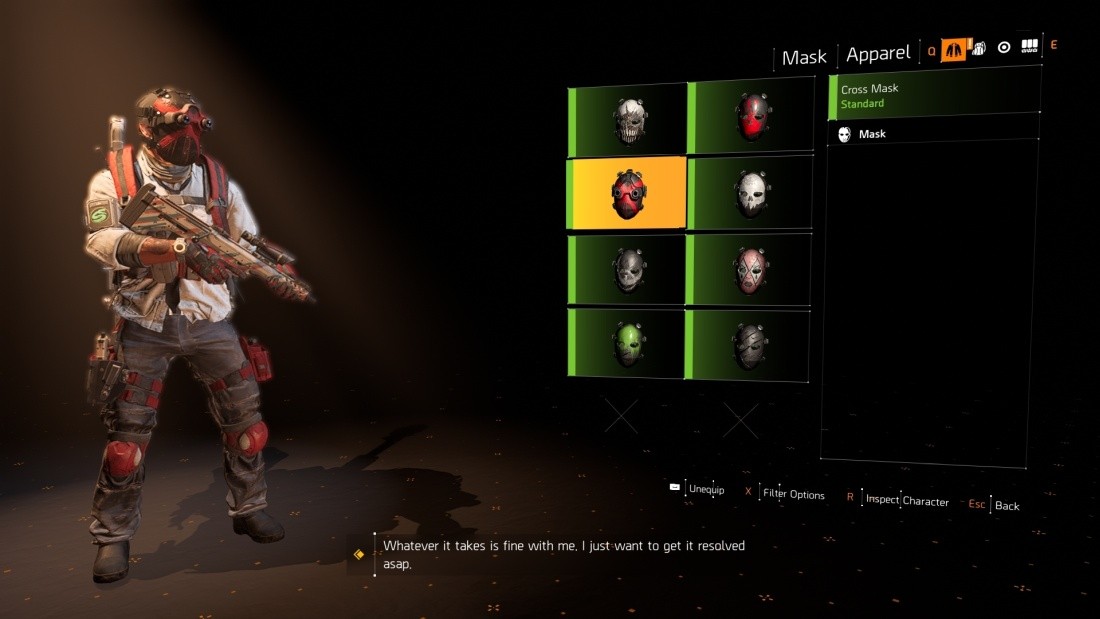Click the Unequip option
This screenshot has width=1100, height=619.
pos(705,489)
